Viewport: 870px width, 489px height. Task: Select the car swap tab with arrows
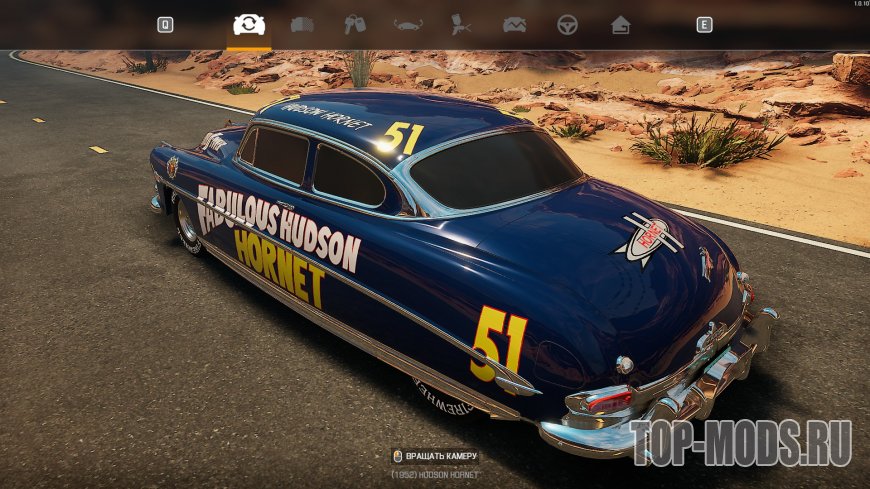249,25
